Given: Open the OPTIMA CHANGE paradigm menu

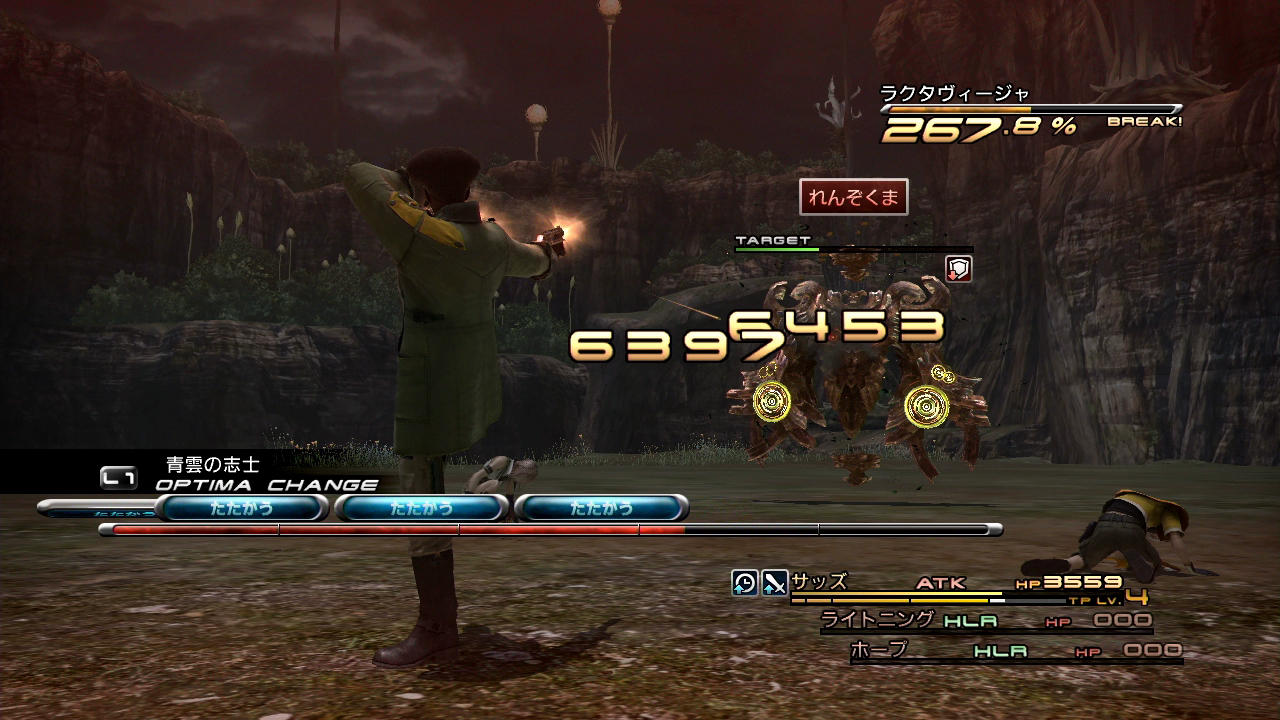Looking at the screenshot, I should (265, 485).
